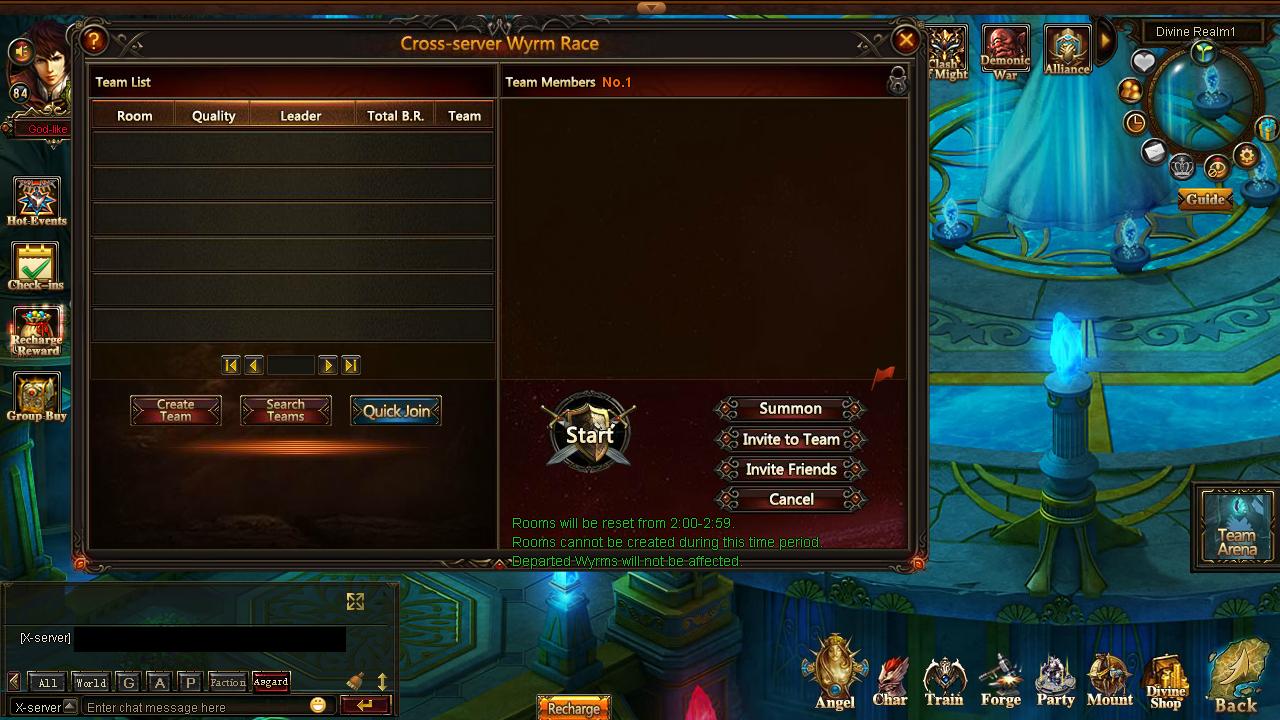Image resolution: width=1280 pixels, height=720 pixels.
Task: Quick Join a team
Action: pyautogui.click(x=396, y=411)
